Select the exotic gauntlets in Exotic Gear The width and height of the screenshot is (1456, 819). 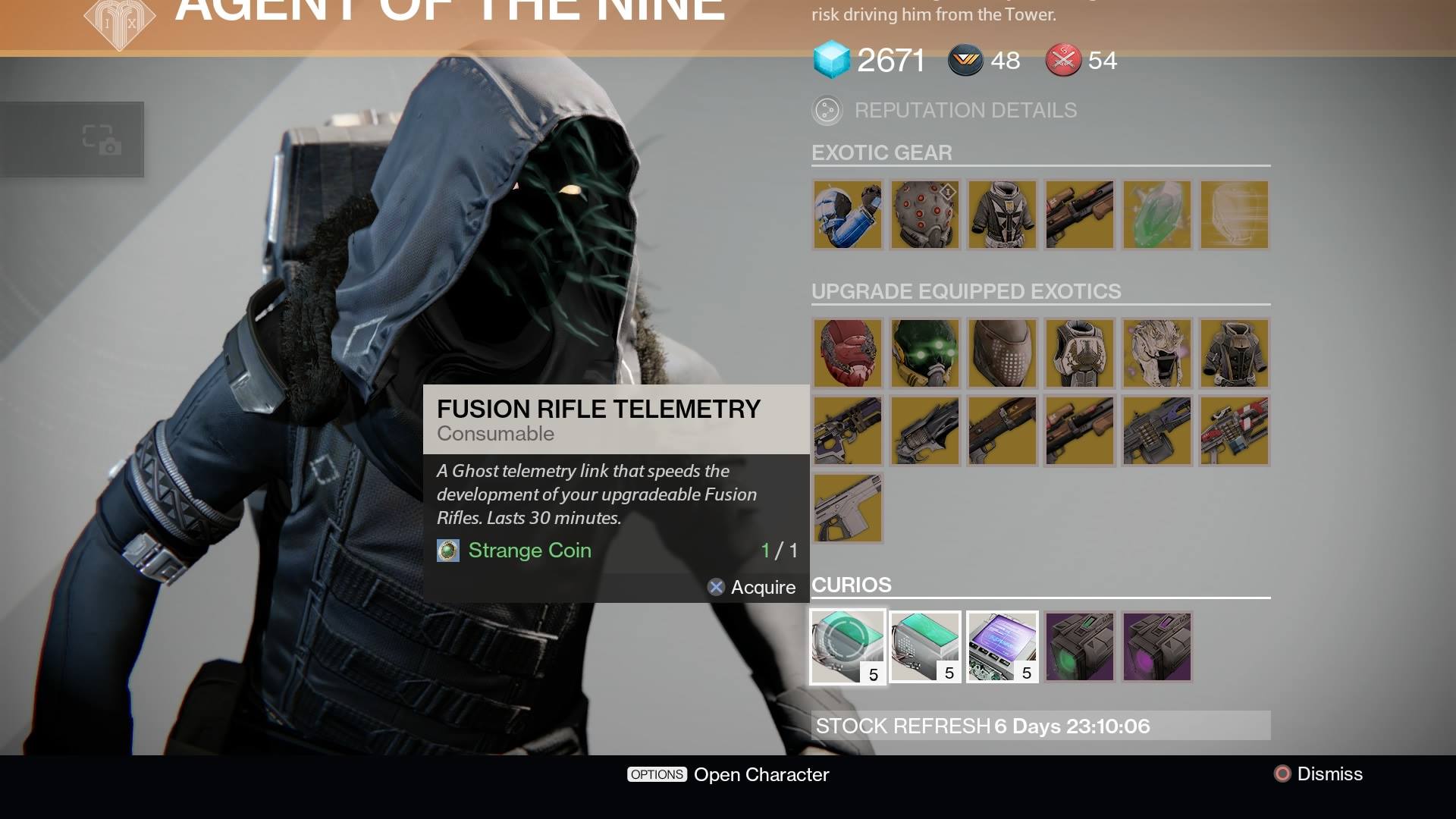847,215
